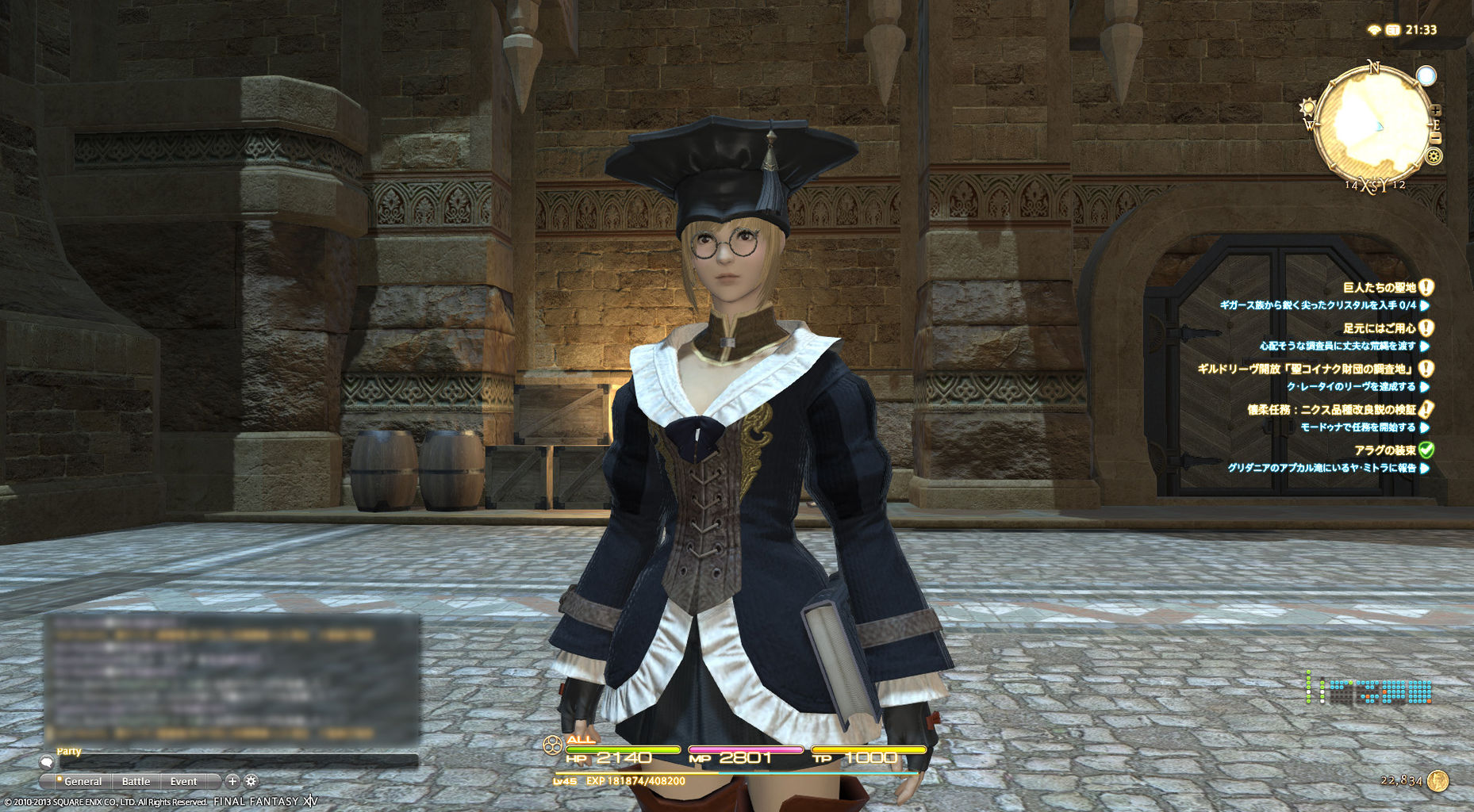Toggle the green checkmark on アラグの装束 quest

click(1426, 449)
